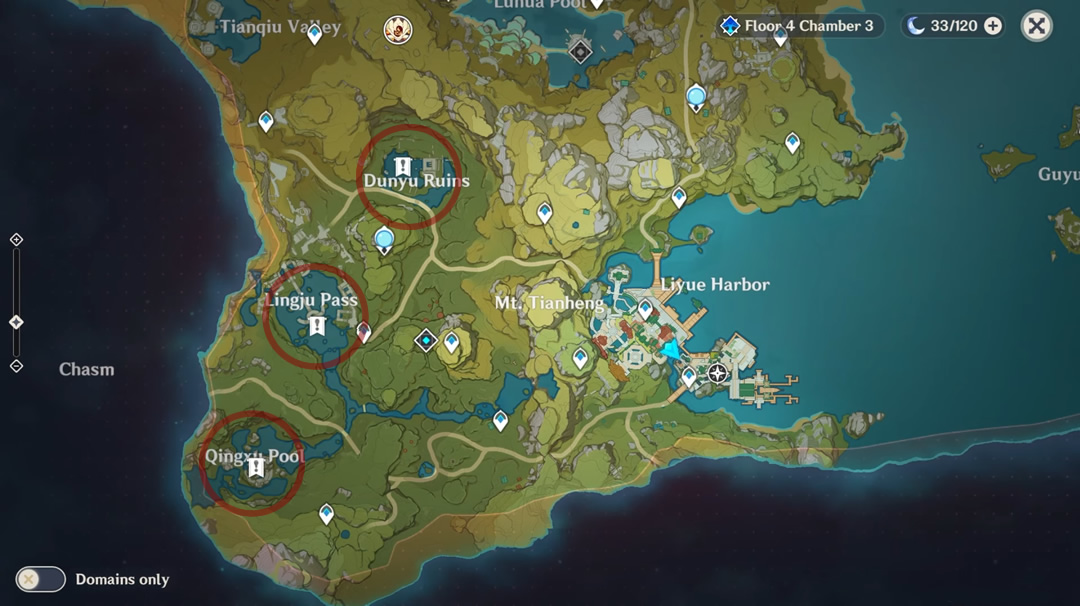Zoom out with the map's minus button
1080x606 pixels.
pos(16,366)
